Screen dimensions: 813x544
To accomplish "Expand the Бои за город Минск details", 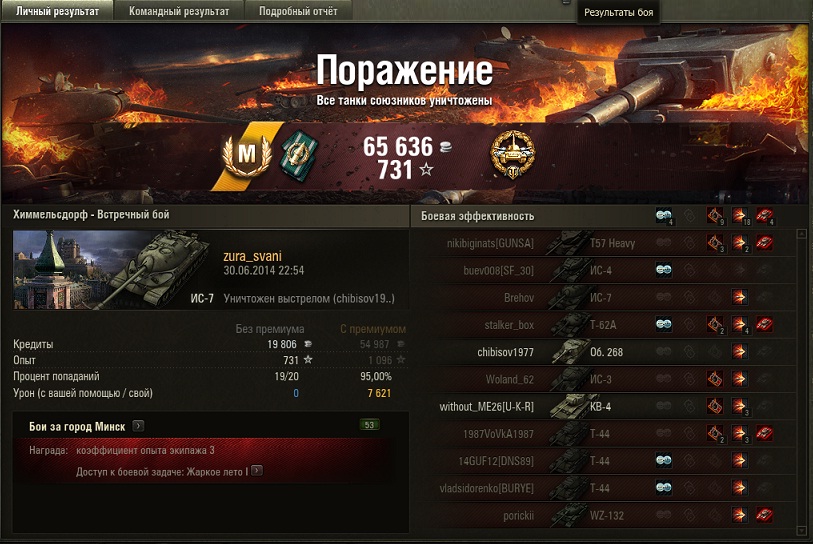I will pyautogui.click(x=138, y=426).
